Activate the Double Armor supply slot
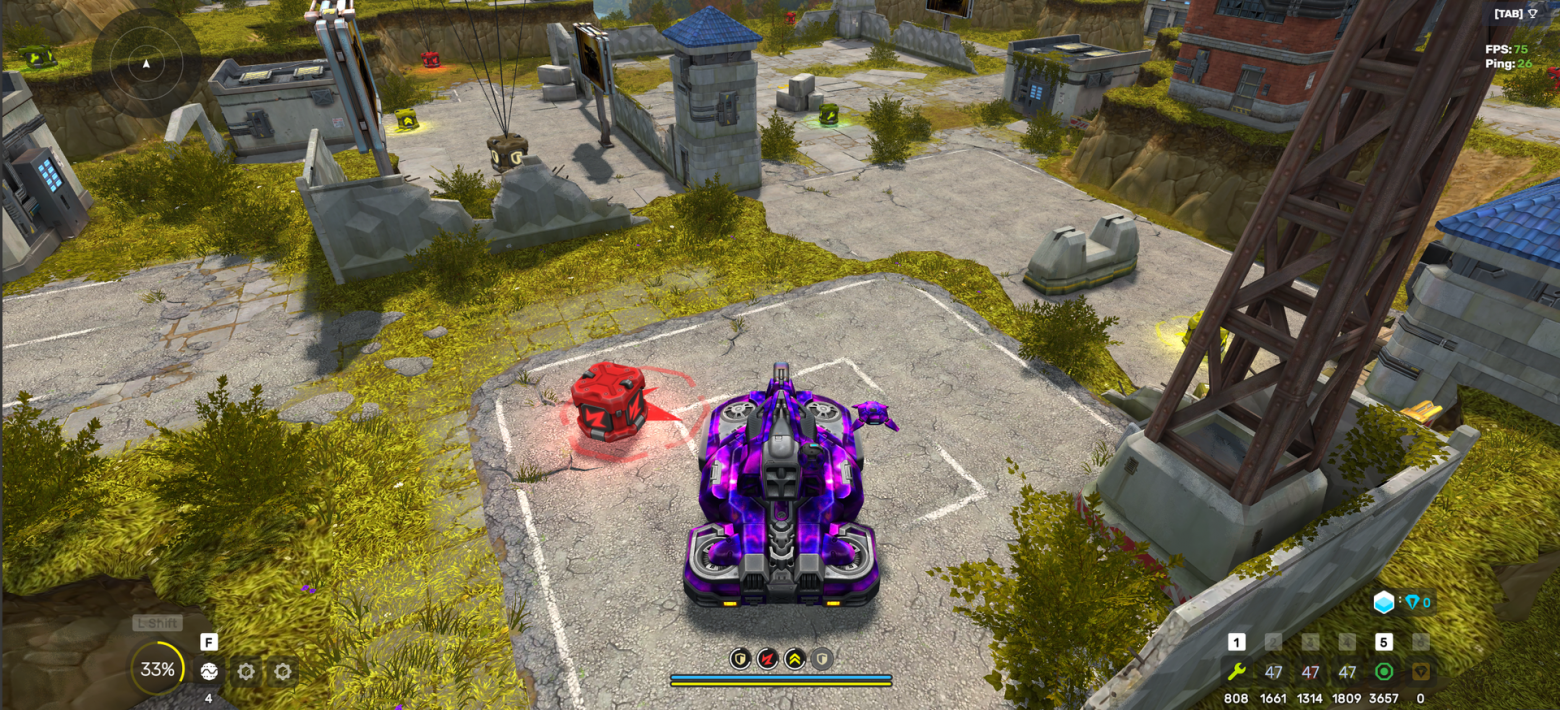The image size is (1560, 710). coord(1273,672)
